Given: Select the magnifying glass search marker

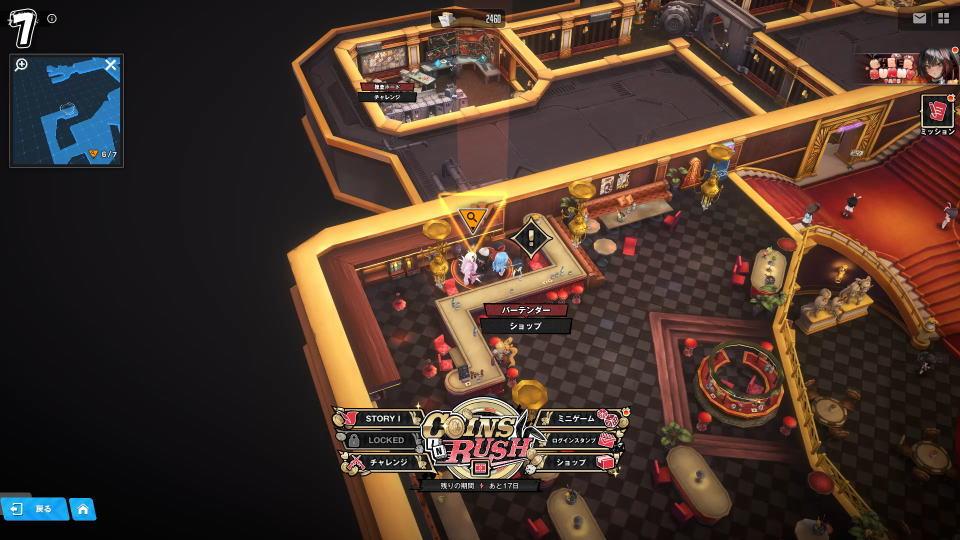Looking at the screenshot, I should pyautogui.click(x=471, y=217).
